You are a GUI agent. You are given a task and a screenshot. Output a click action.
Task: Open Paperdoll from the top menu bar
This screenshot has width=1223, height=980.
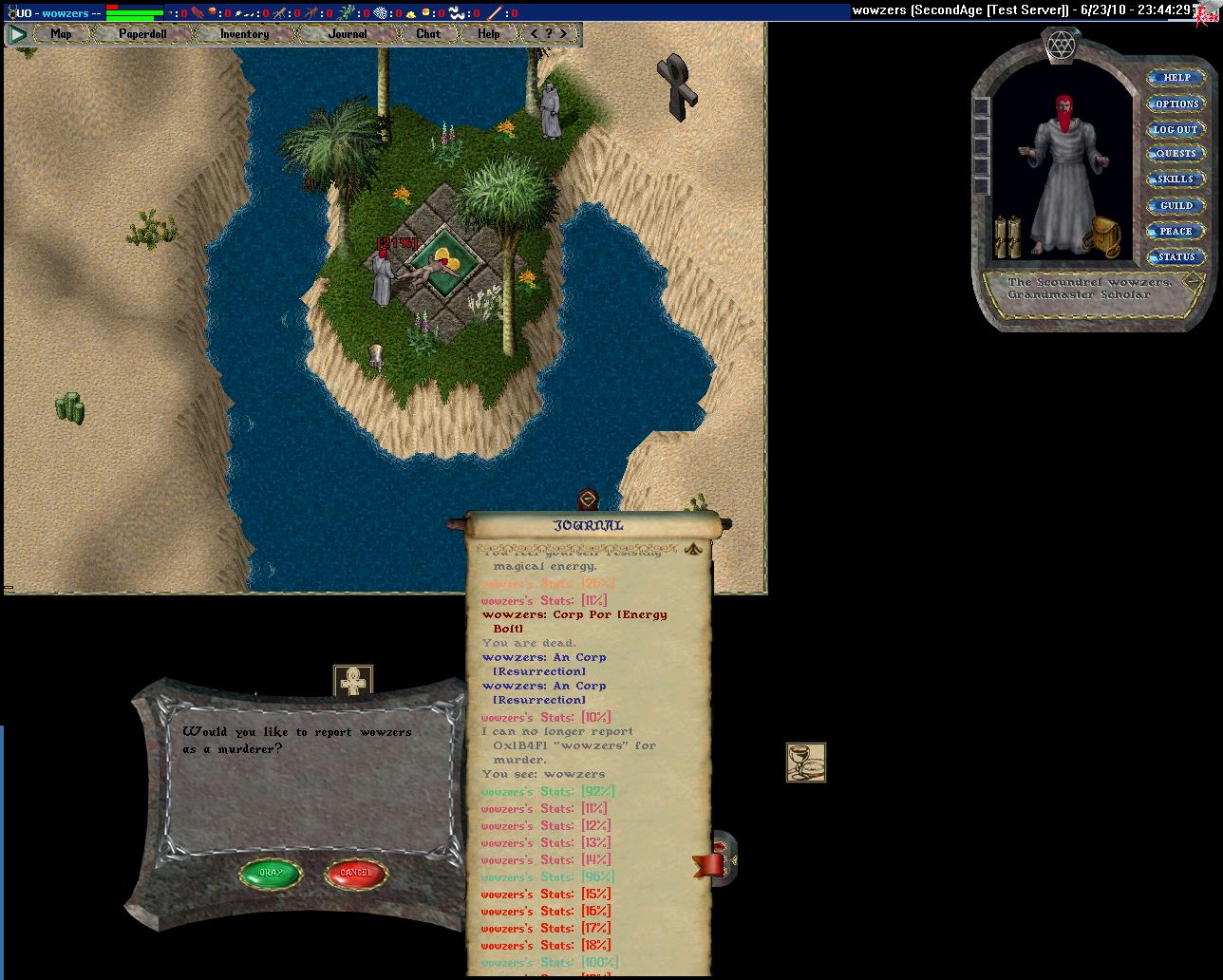(142, 34)
